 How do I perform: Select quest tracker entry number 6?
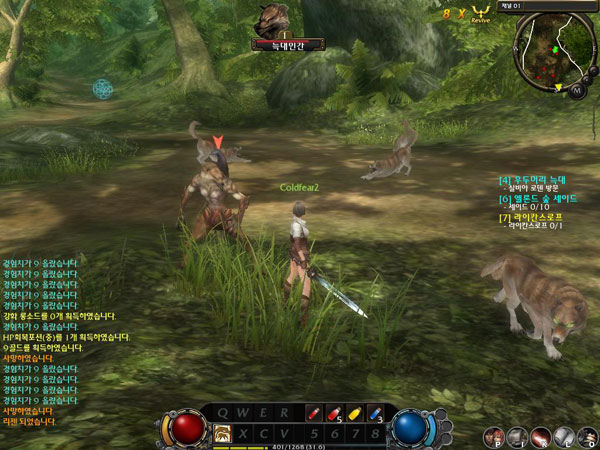coord(540,198)
